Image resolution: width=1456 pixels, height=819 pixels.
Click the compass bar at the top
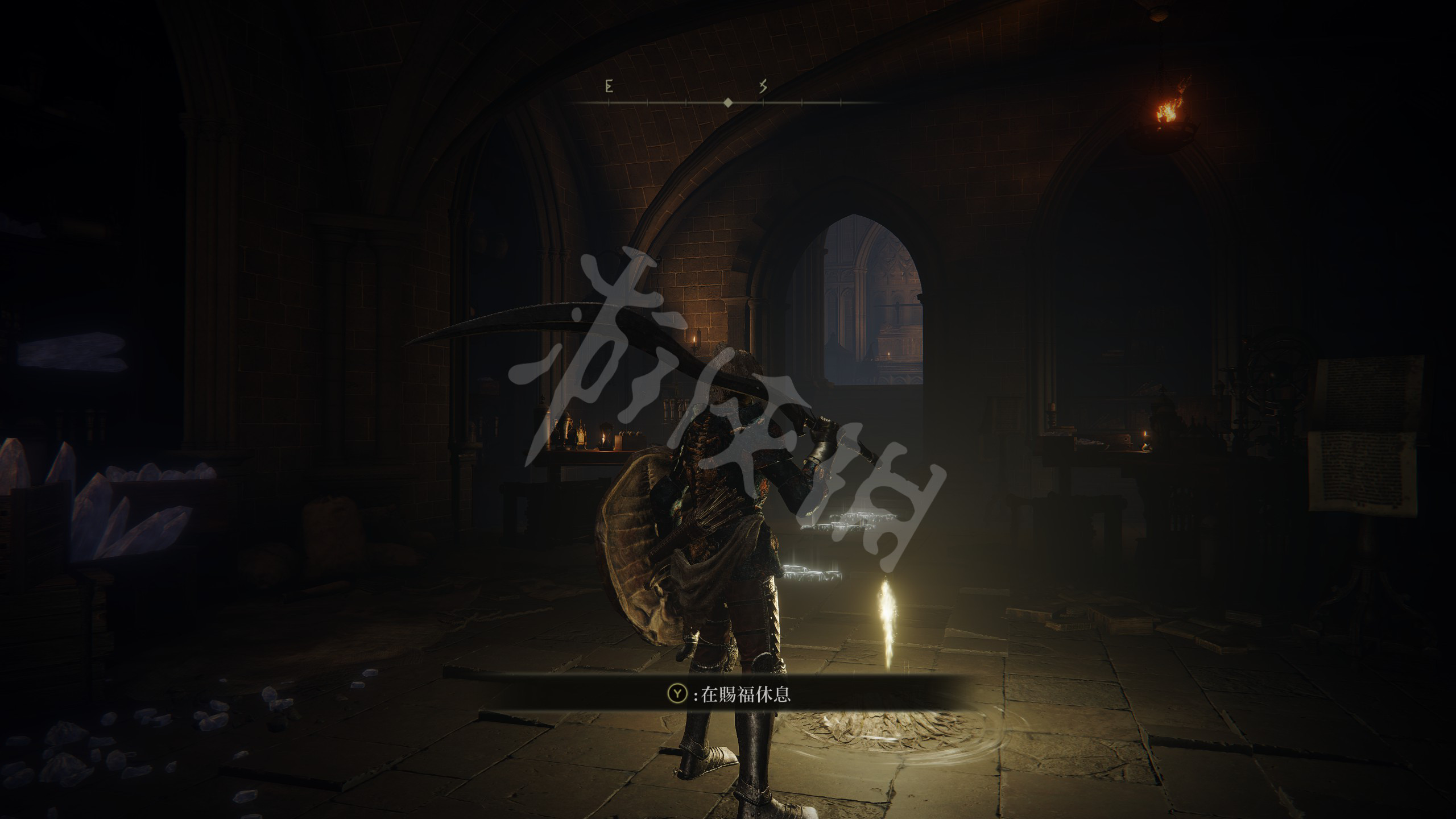coord(727,102)
